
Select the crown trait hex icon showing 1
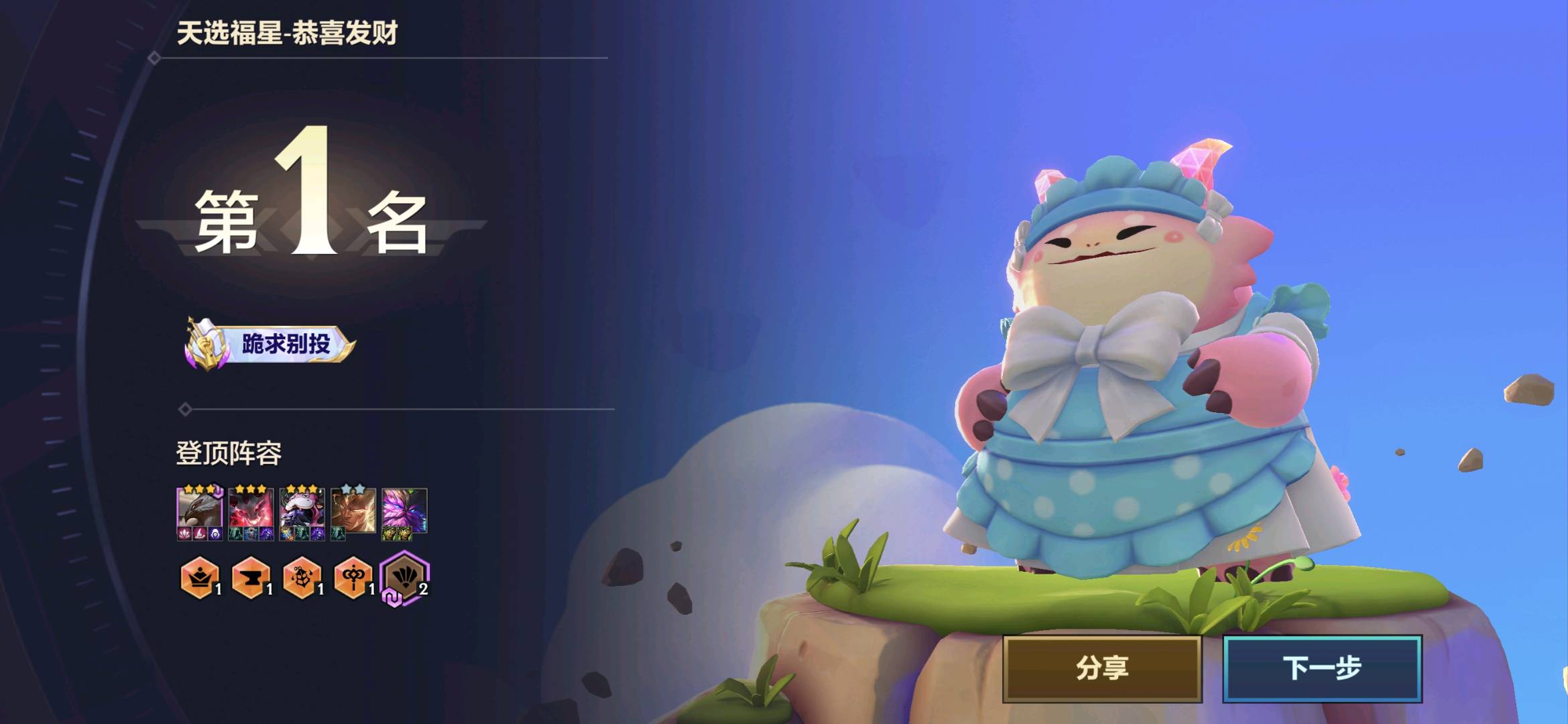pyautogui.click(x=201, y=578)
